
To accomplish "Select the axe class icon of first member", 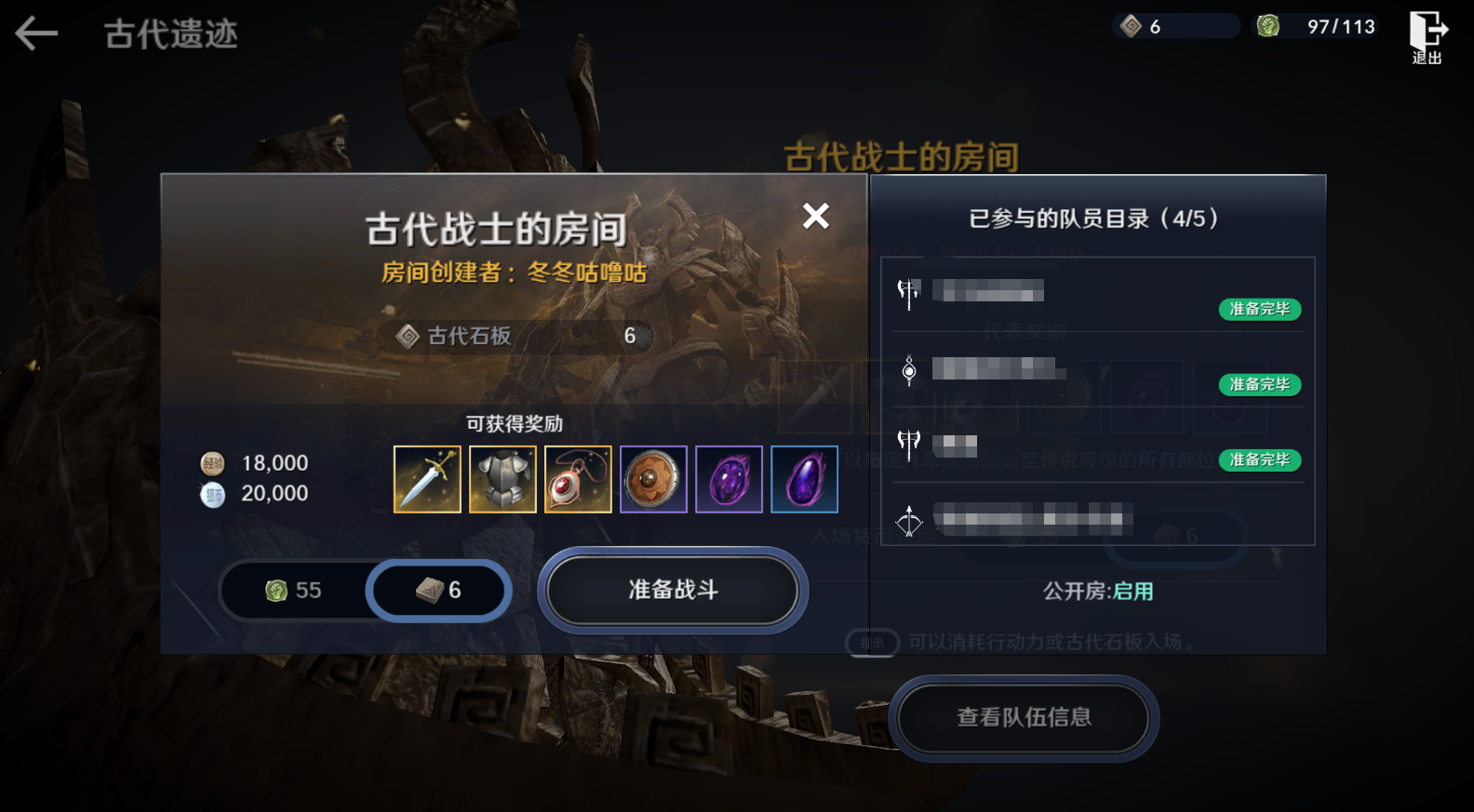I will [x=907, y=291].
